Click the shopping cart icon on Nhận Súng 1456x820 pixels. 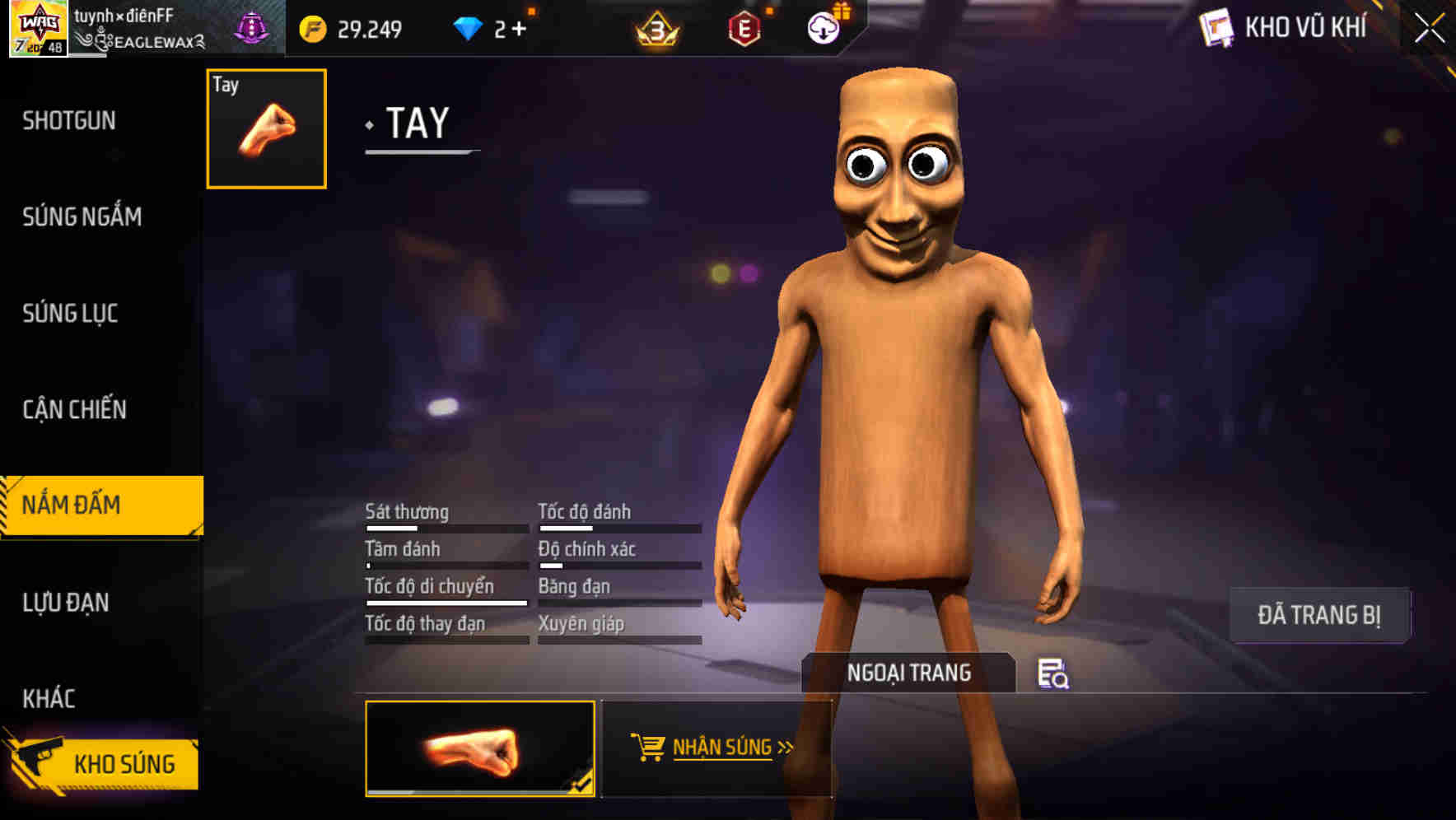(x=648, y=746)
